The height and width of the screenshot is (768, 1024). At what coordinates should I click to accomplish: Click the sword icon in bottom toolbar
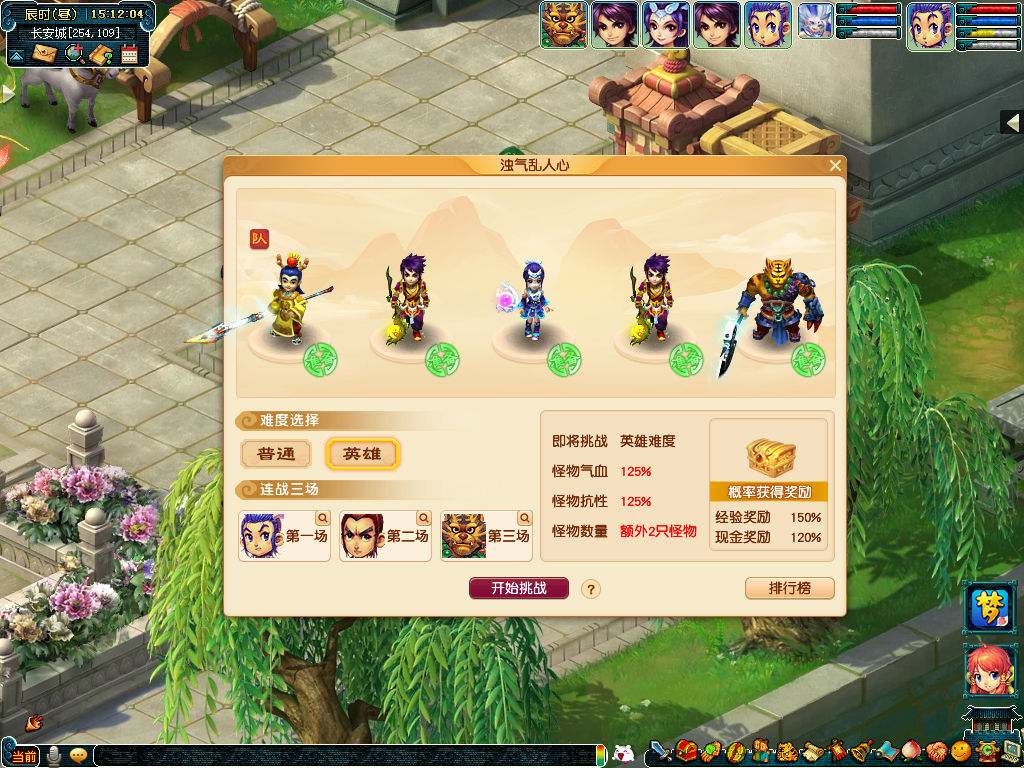click(x=660, y=751)
